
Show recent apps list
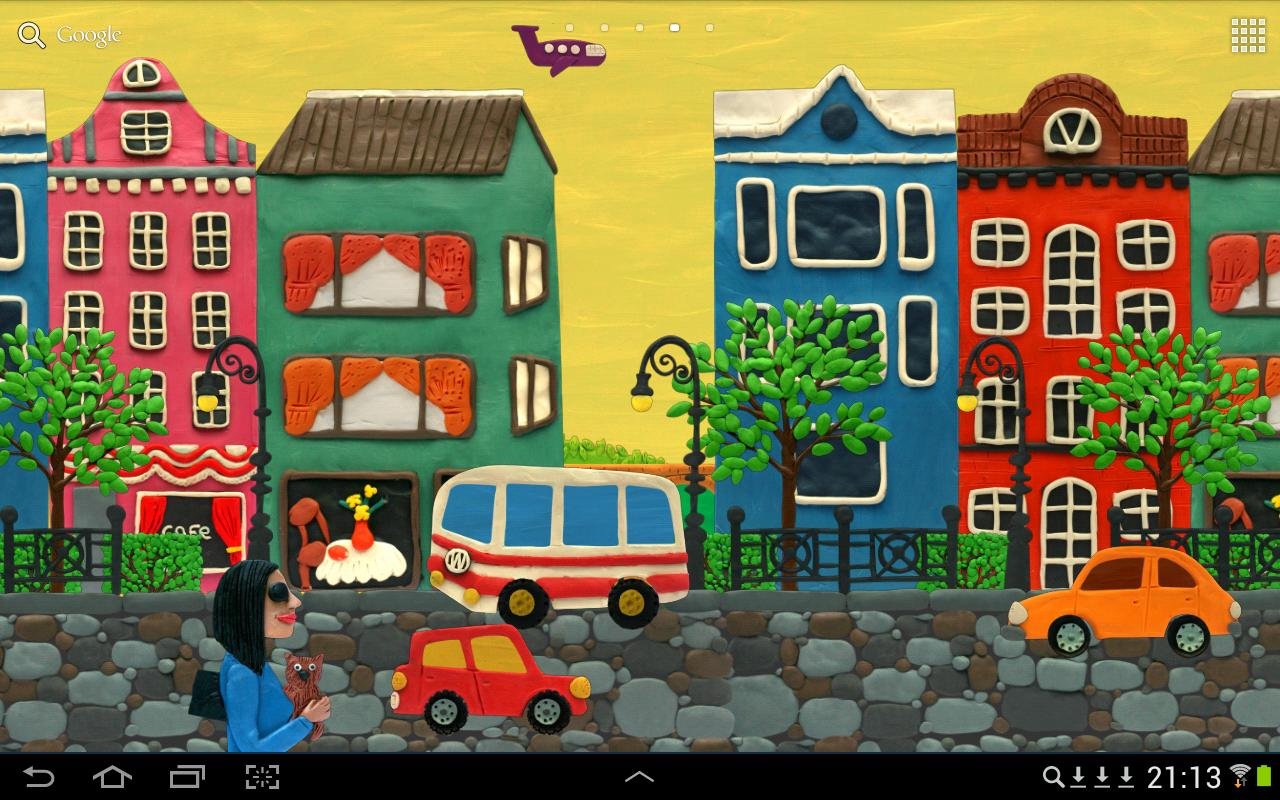point(187,777)
